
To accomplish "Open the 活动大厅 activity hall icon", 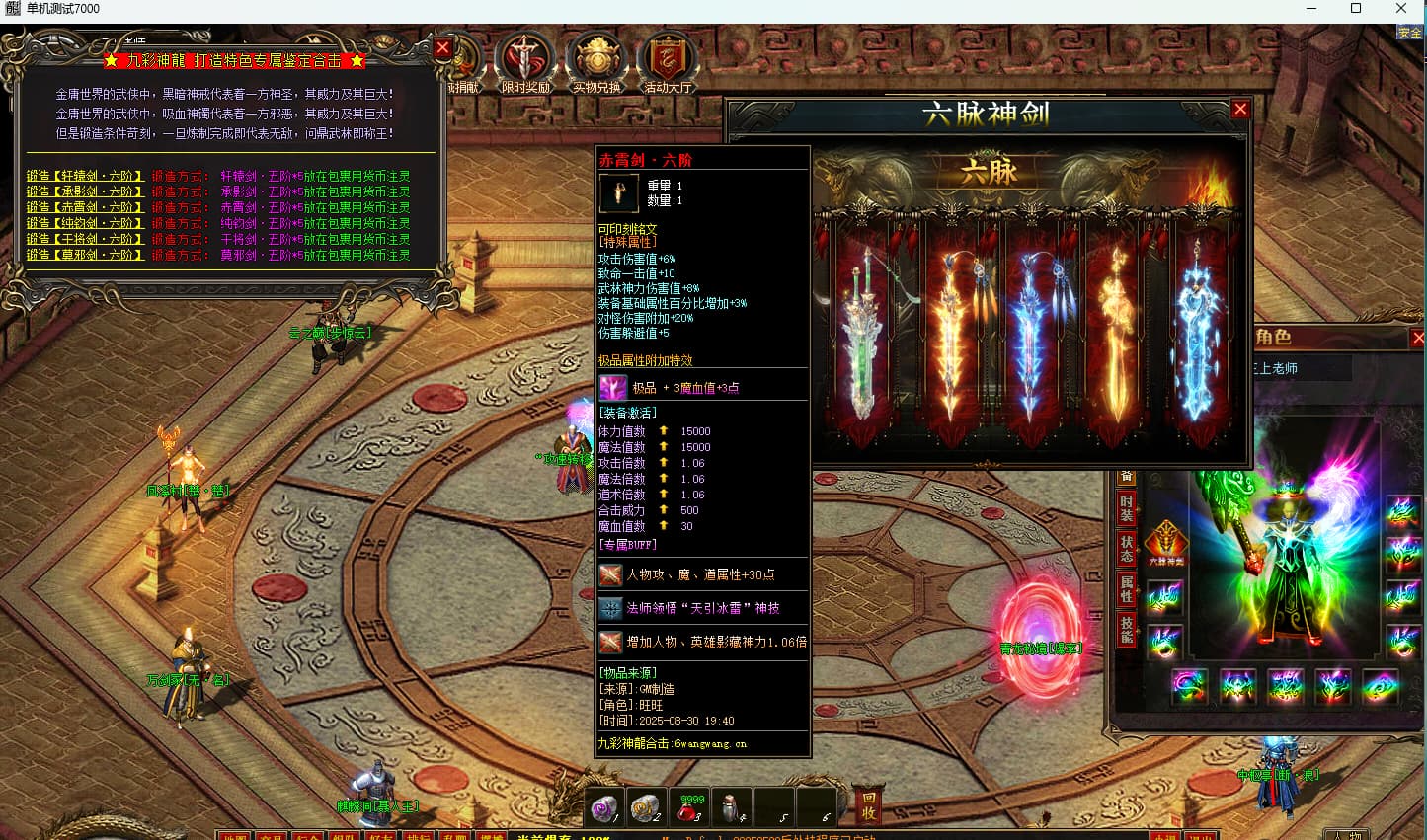I will tap(669, 62).
